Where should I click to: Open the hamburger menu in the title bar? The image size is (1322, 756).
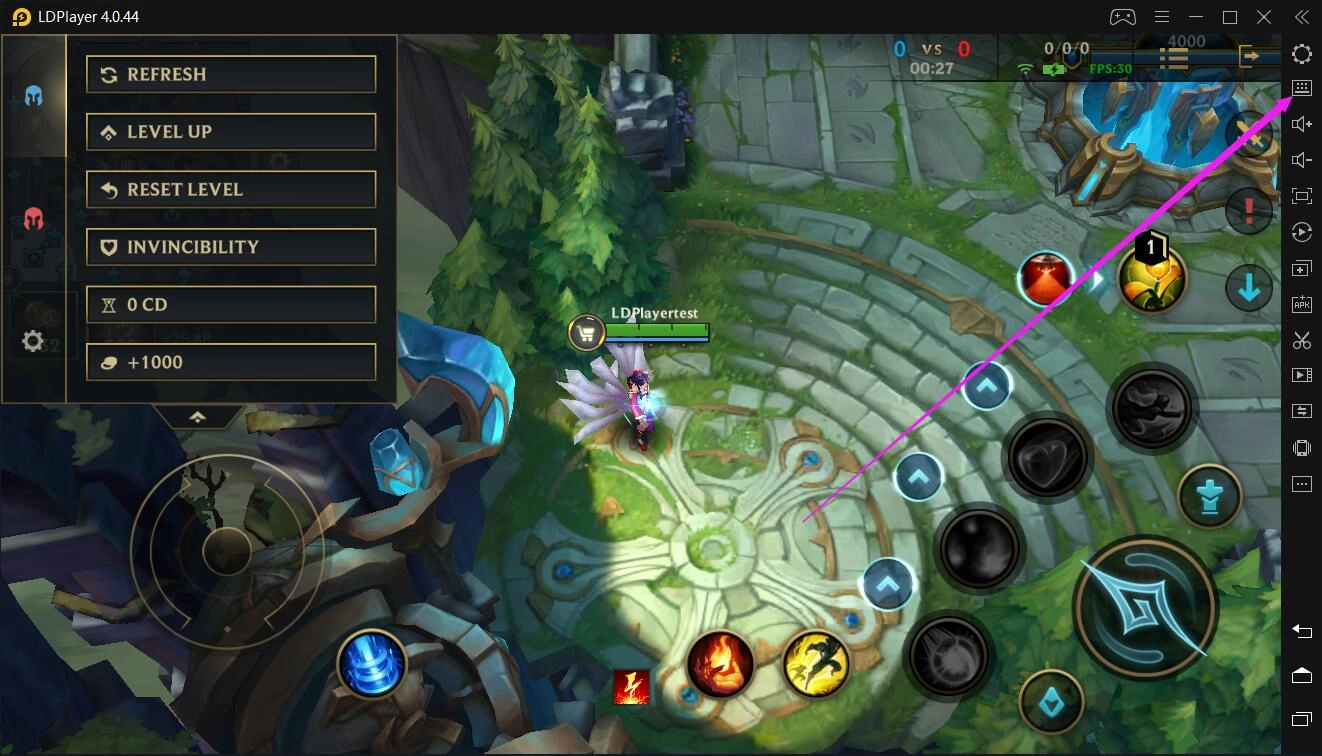click(1162, 16)
